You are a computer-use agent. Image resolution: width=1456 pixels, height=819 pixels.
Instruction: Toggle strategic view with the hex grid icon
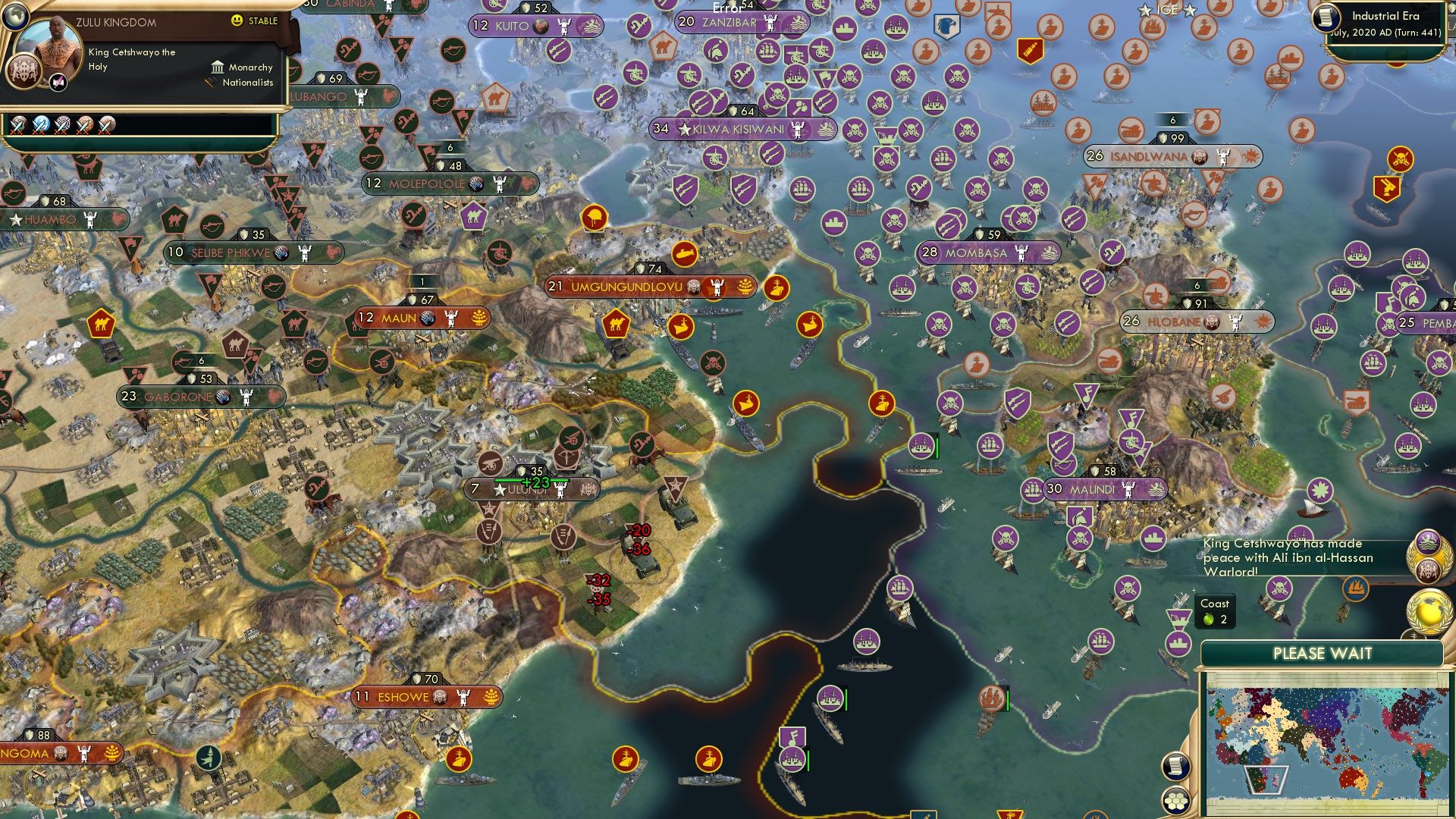click(x=1177, y=802)
